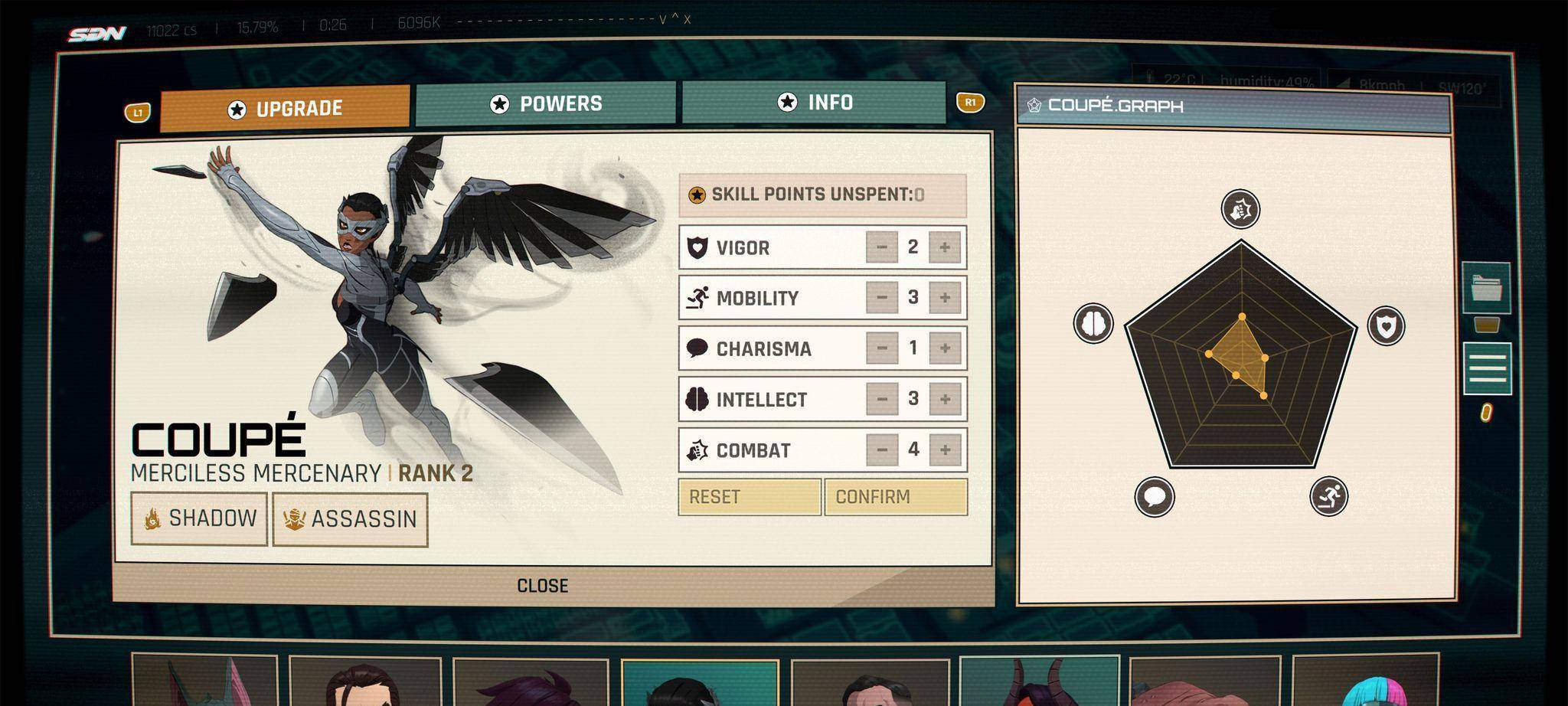Reset the assigned skill points
Viewport: 1568px width, 706px height.
point(748,496)
